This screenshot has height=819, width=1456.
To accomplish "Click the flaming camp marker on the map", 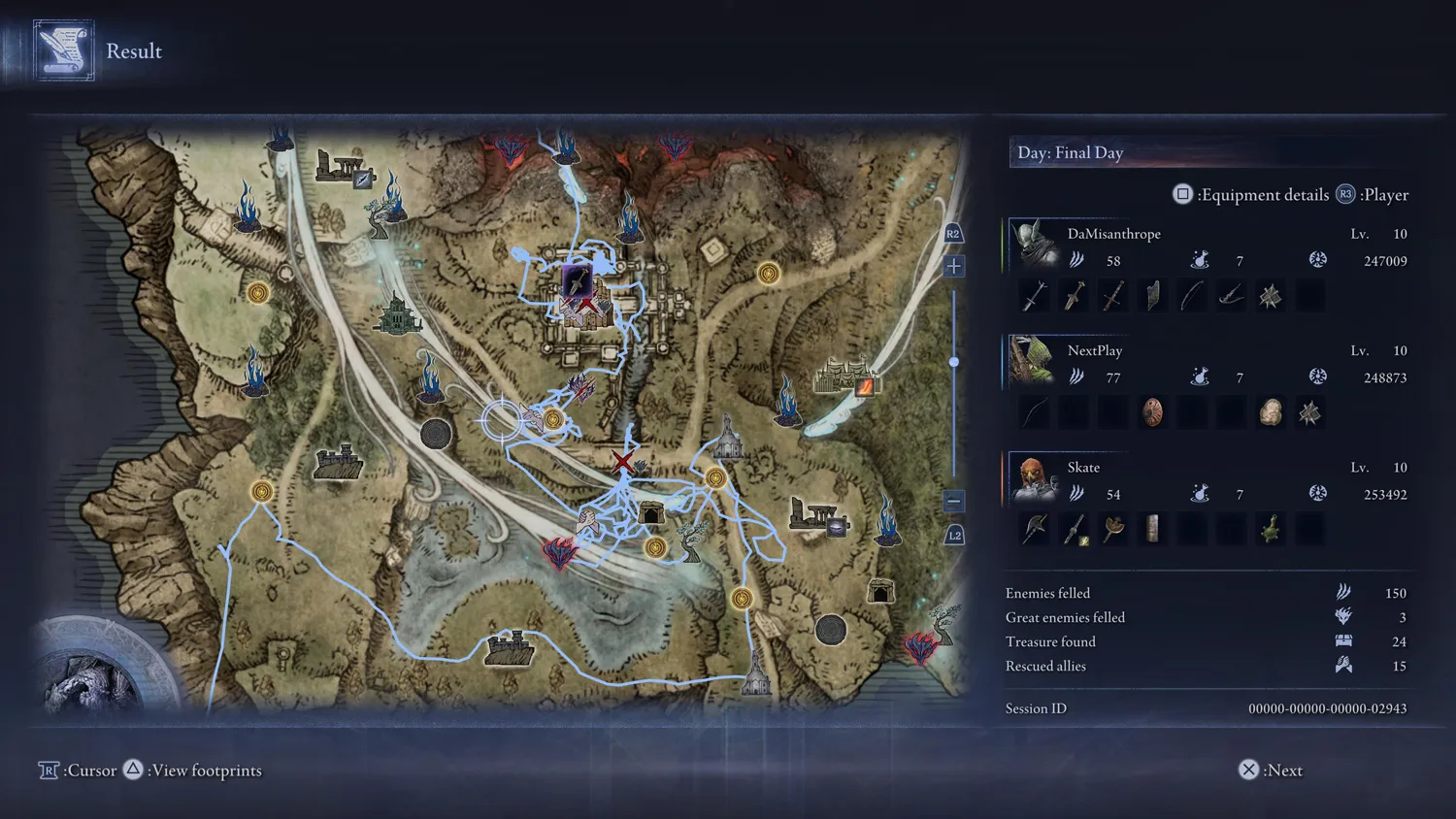I will point(864,386).
